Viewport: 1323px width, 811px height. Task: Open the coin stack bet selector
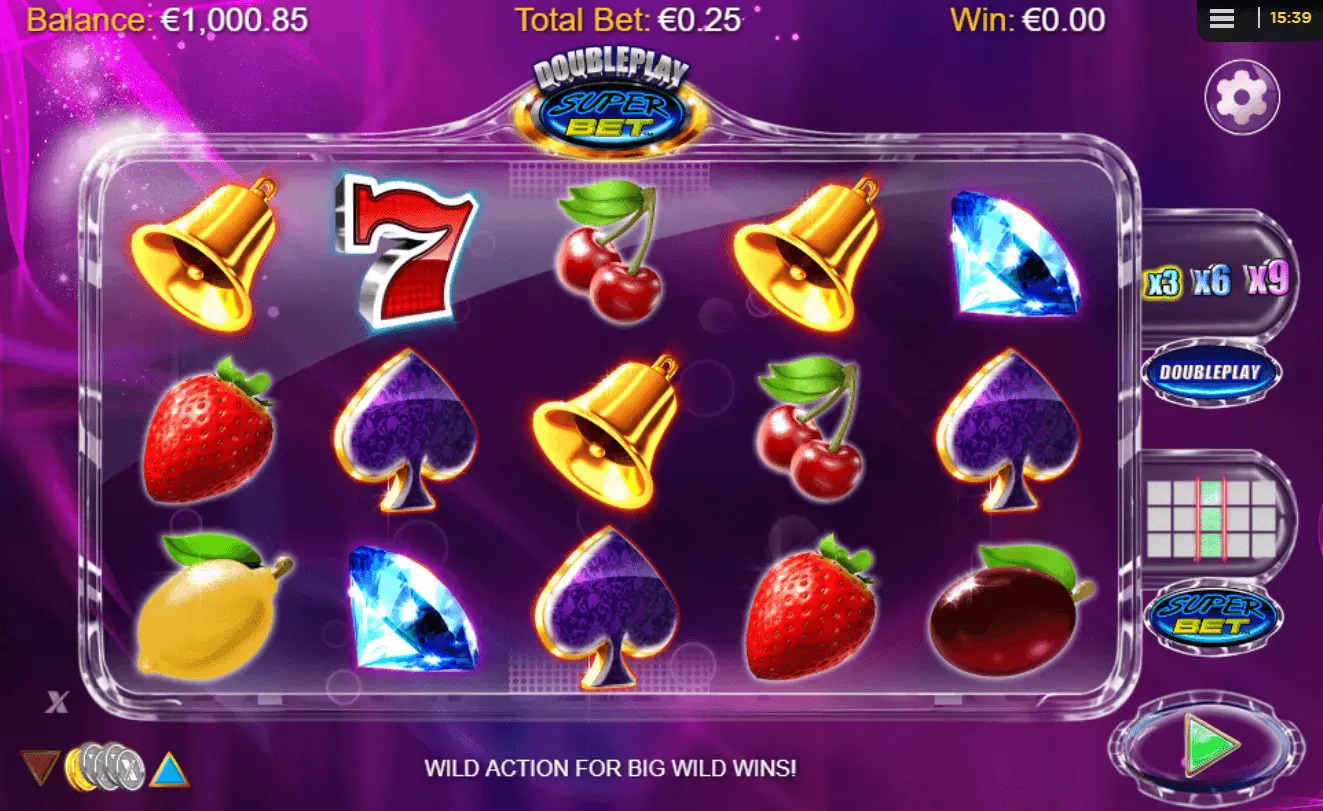pyautogui.click(x=105, y=767)
